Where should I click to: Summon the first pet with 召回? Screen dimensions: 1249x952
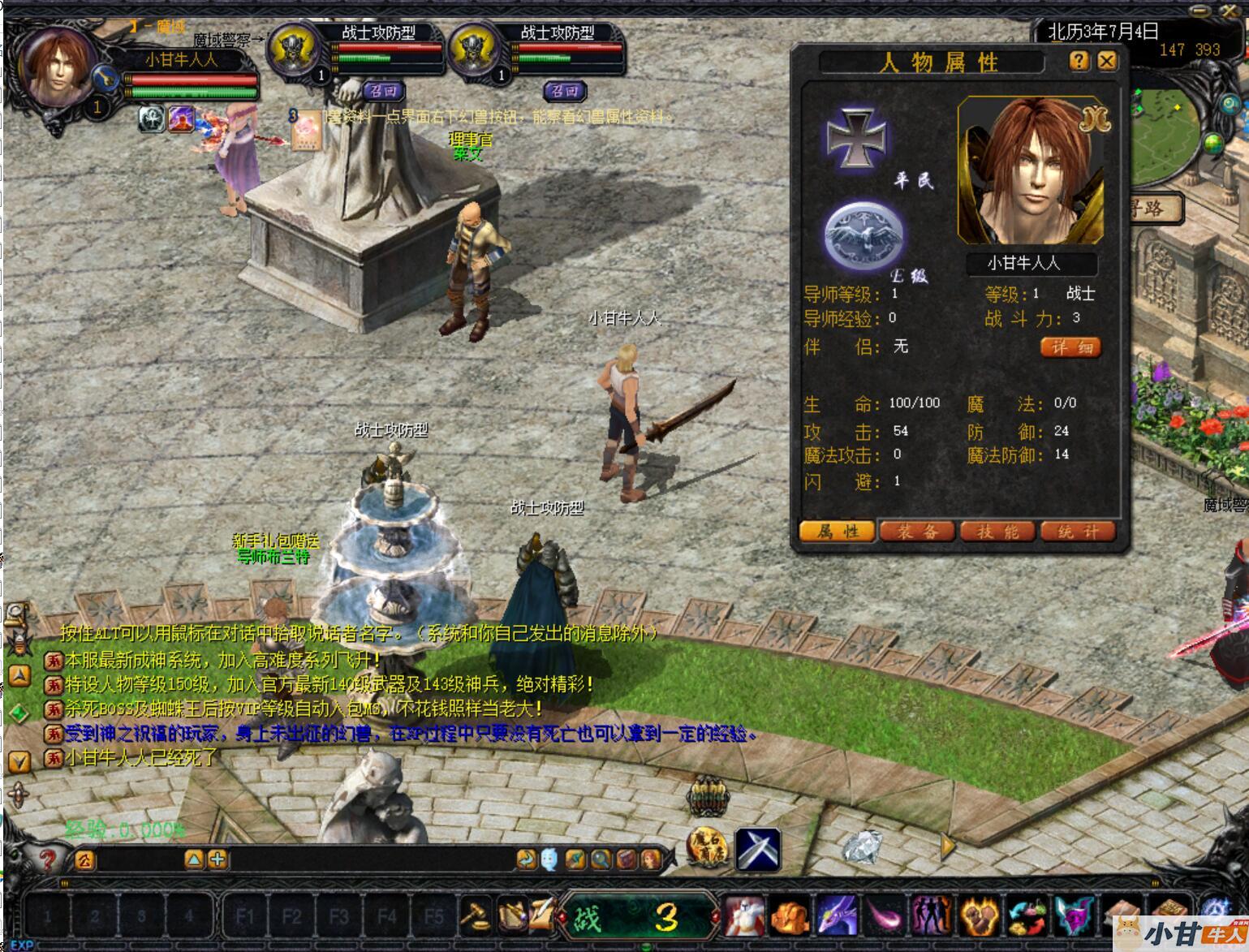tap(383, 91)
